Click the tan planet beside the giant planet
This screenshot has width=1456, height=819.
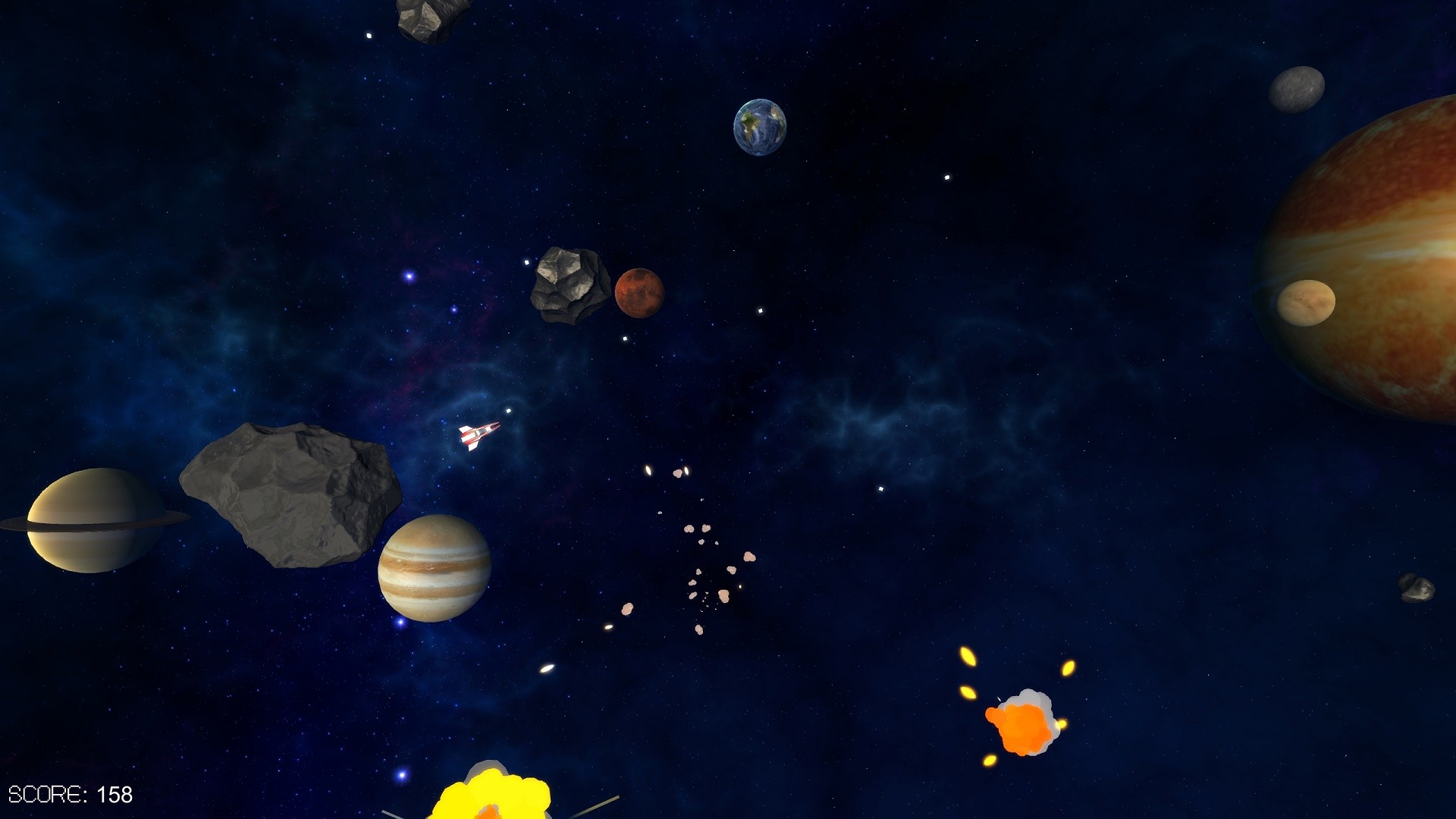point(1307,302)
